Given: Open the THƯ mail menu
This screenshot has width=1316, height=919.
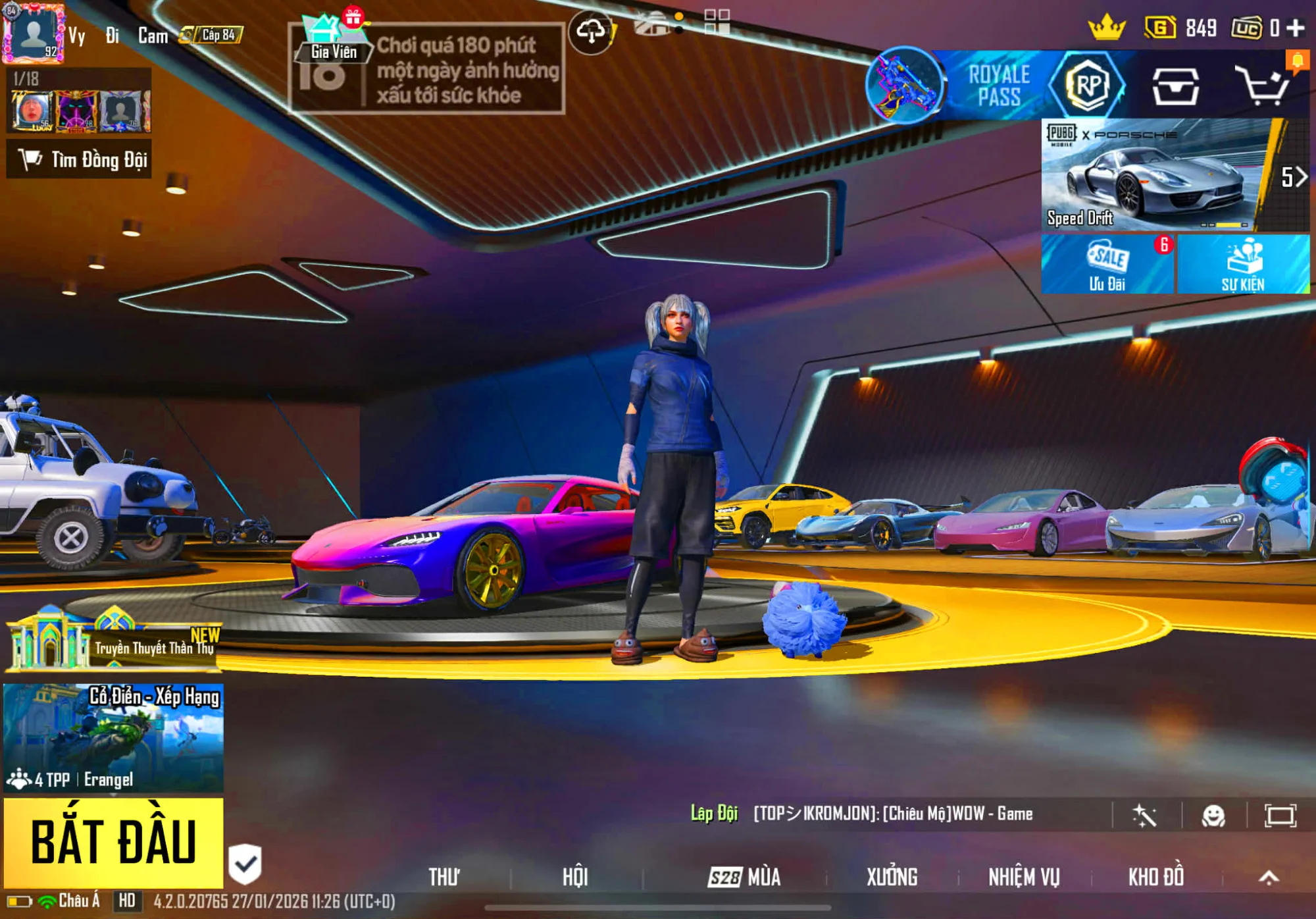Looking at the screenshot, I should tap(444, 877).
